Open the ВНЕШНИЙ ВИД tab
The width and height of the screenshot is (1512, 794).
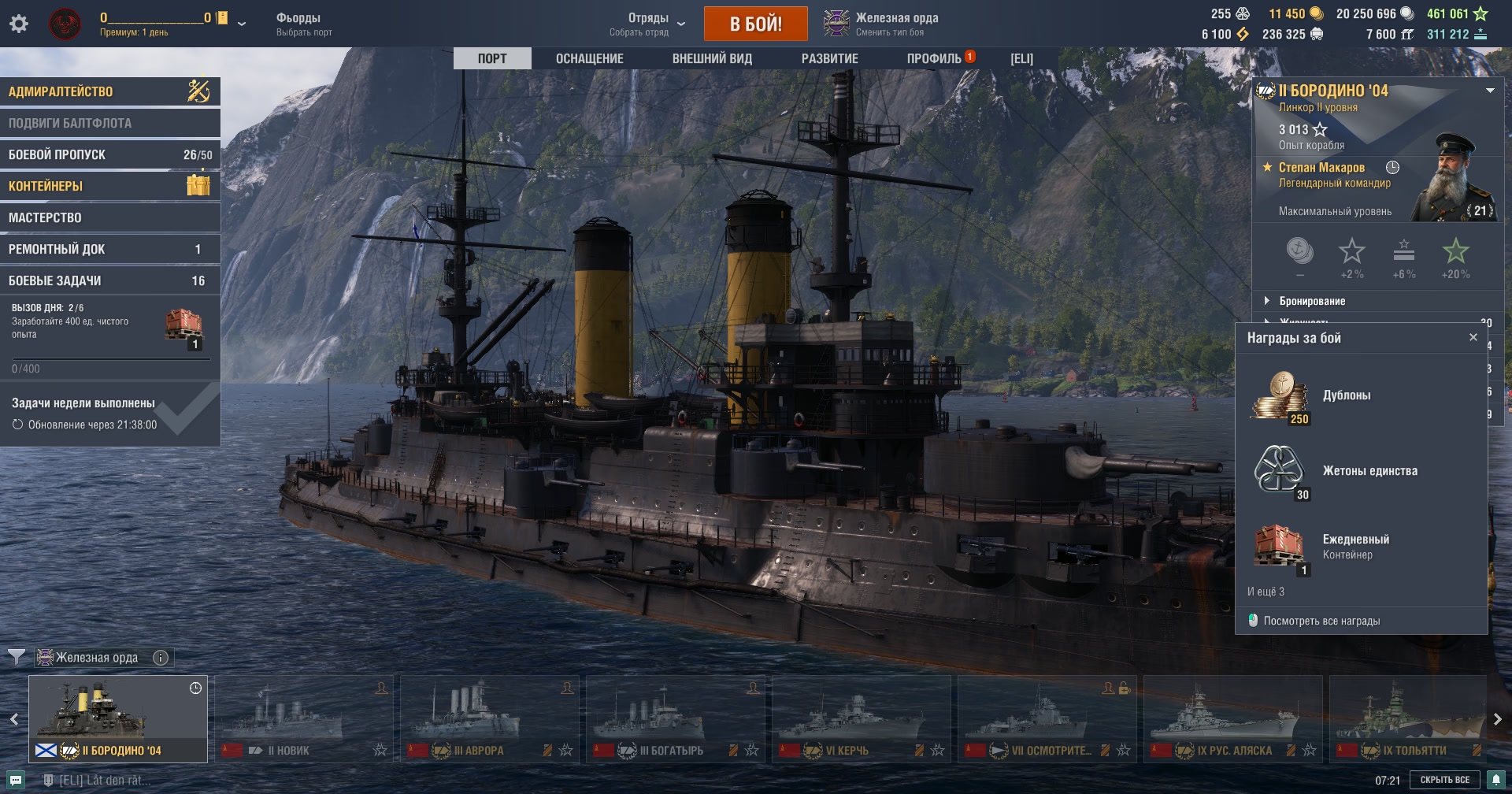712,58
